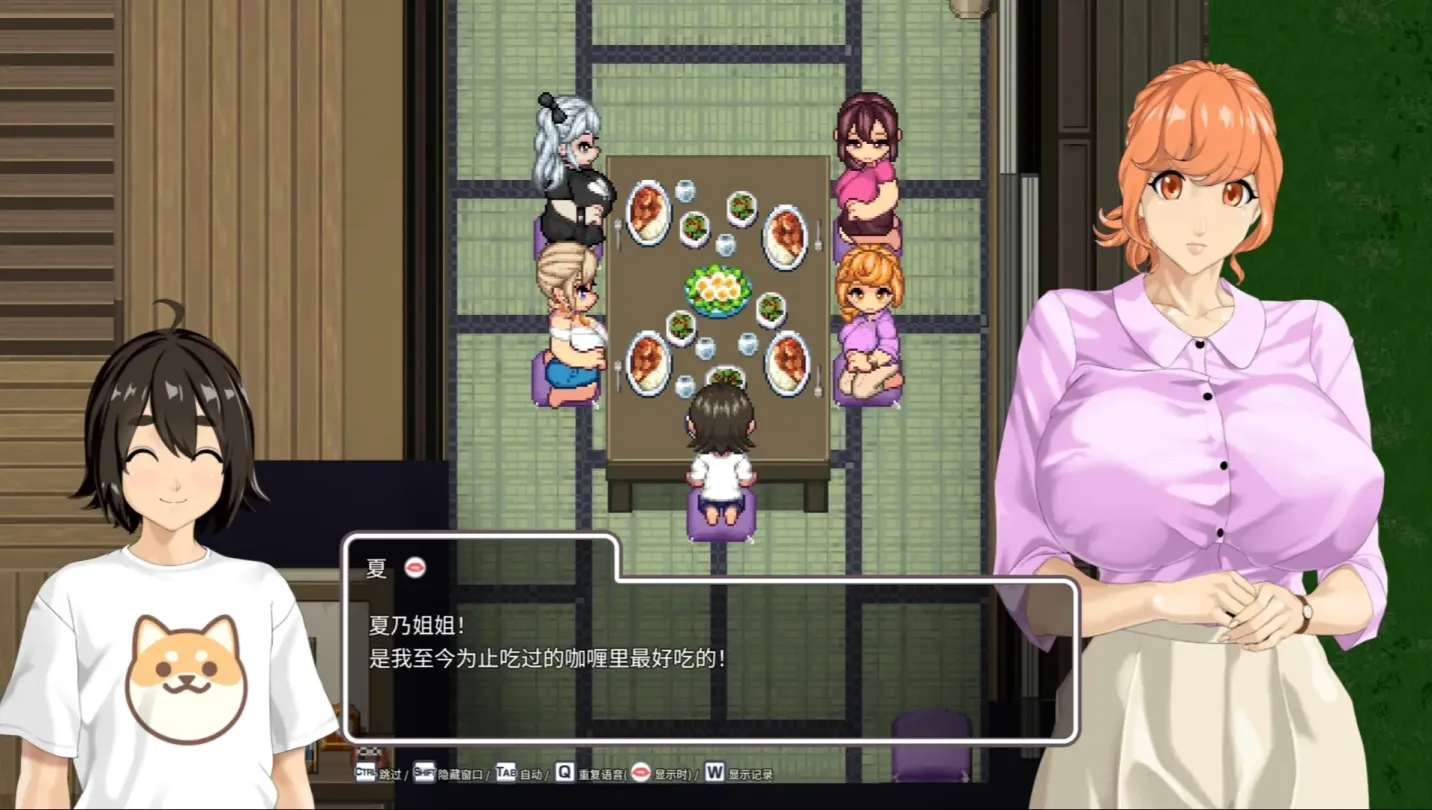Select the salad dish at the table center

click(714, 290)
